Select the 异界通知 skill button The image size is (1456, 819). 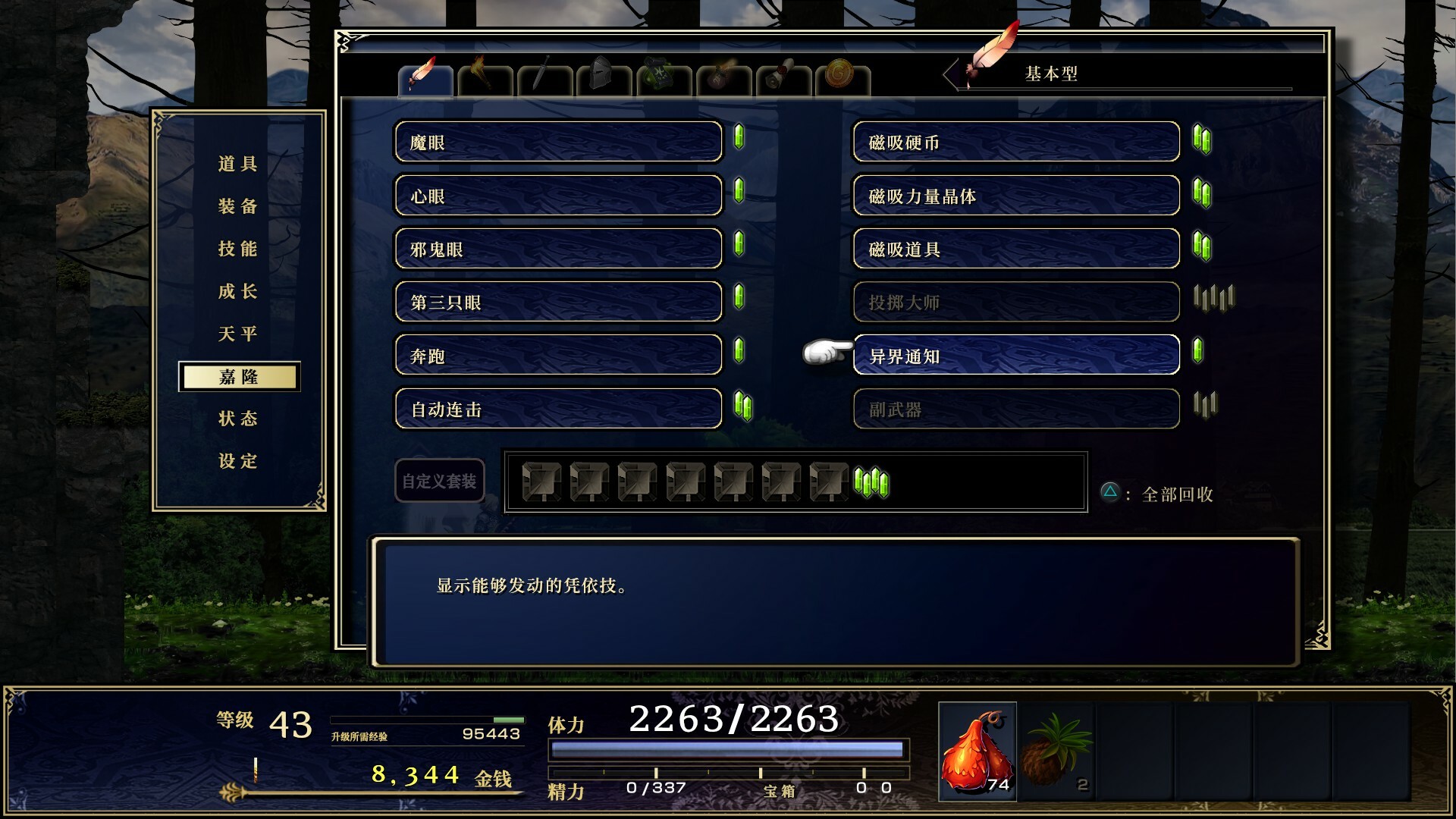[x=1016, y=355]
